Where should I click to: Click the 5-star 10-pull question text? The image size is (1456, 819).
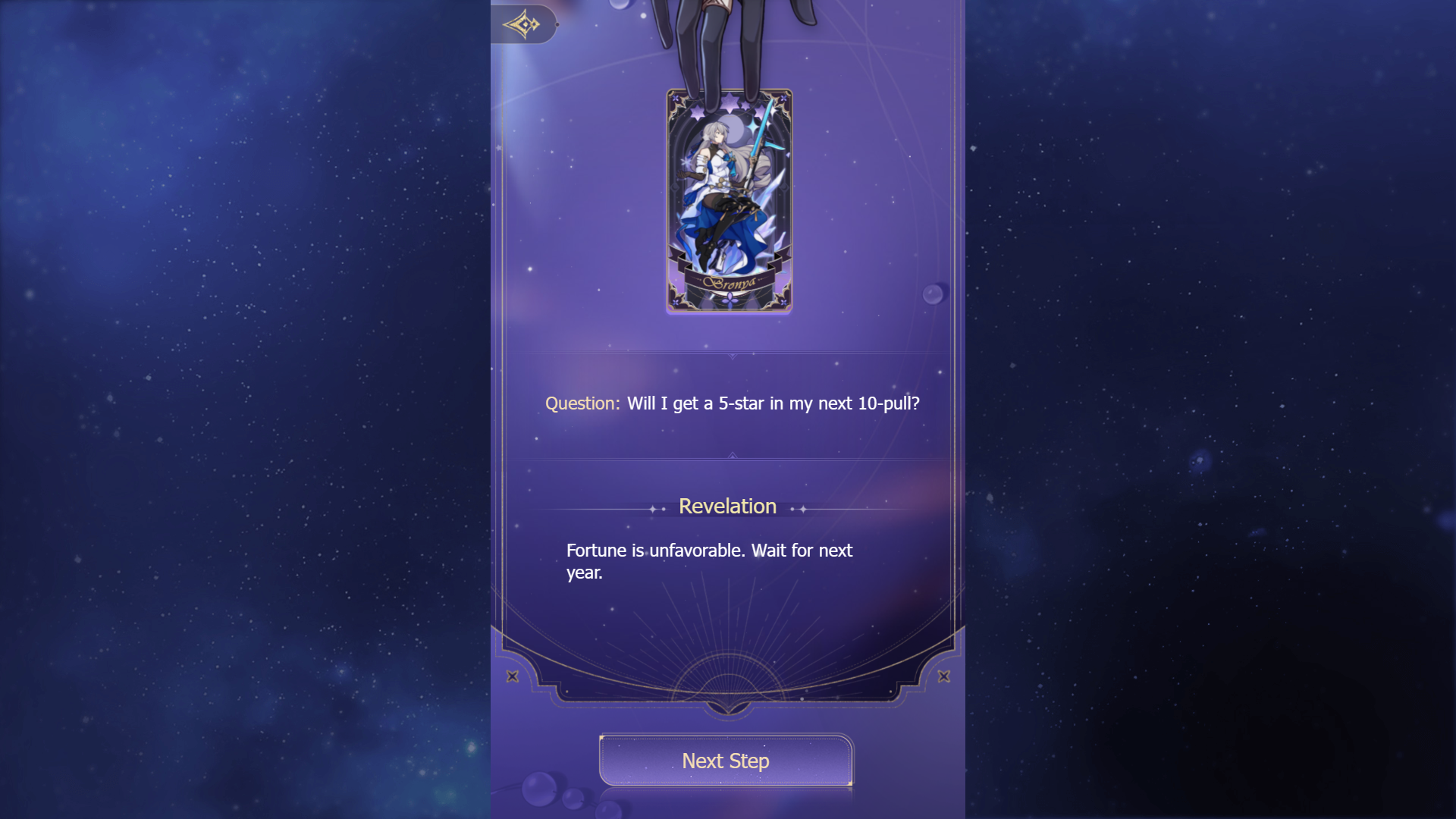pyautogui.click(x=772, y=403)
